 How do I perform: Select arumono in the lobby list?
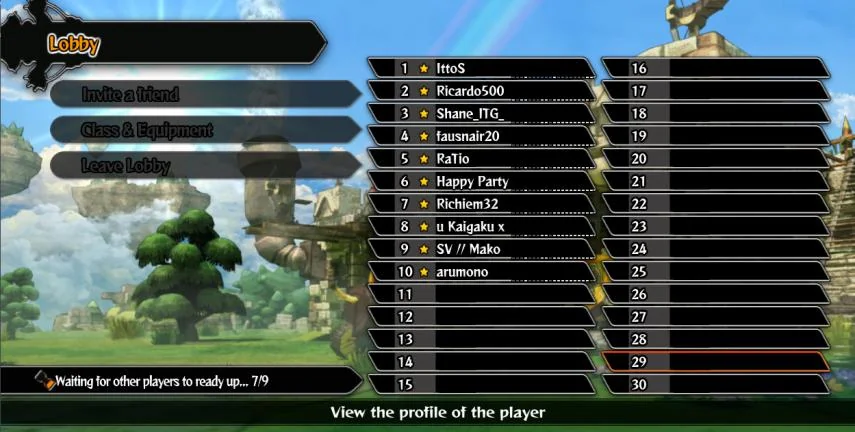click(x=480, y=272)
